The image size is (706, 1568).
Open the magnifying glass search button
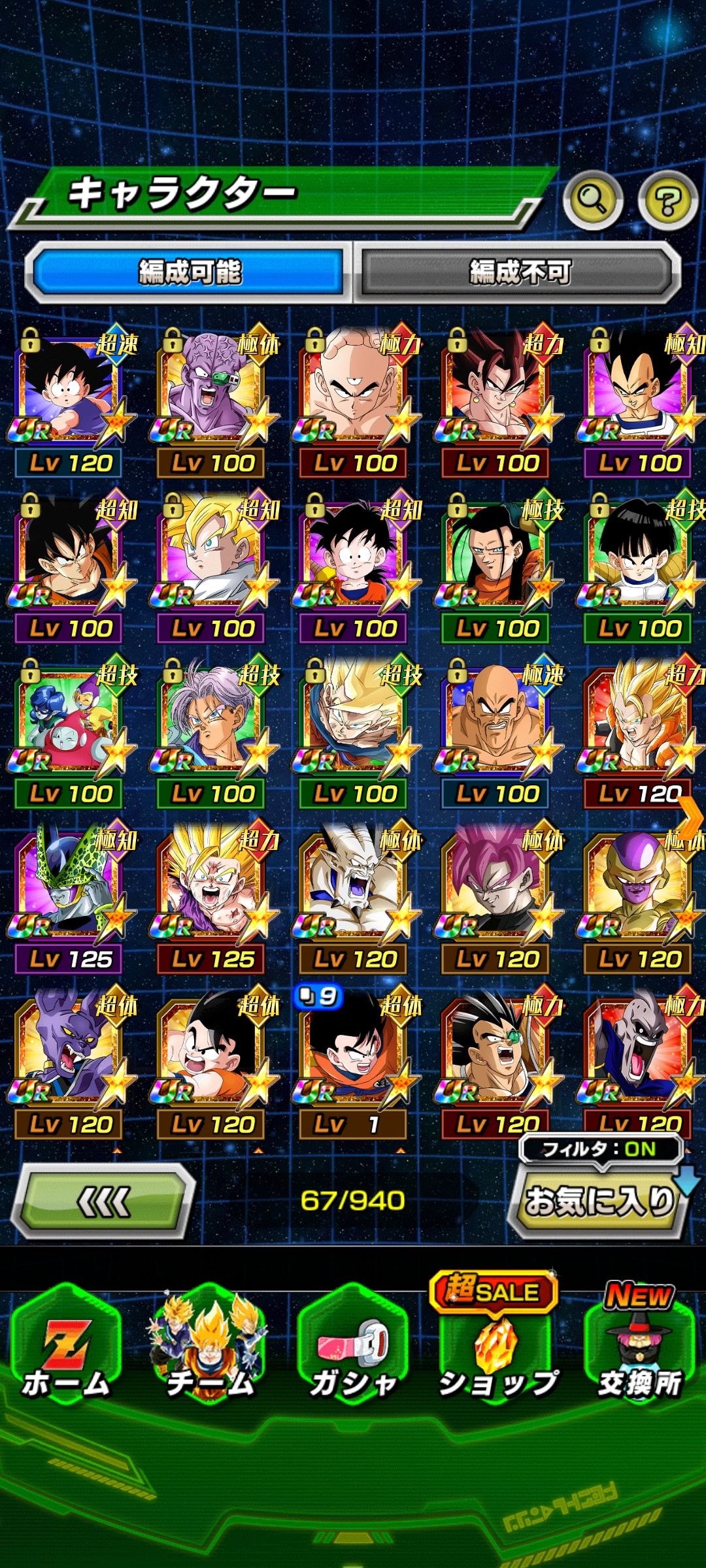593,200
